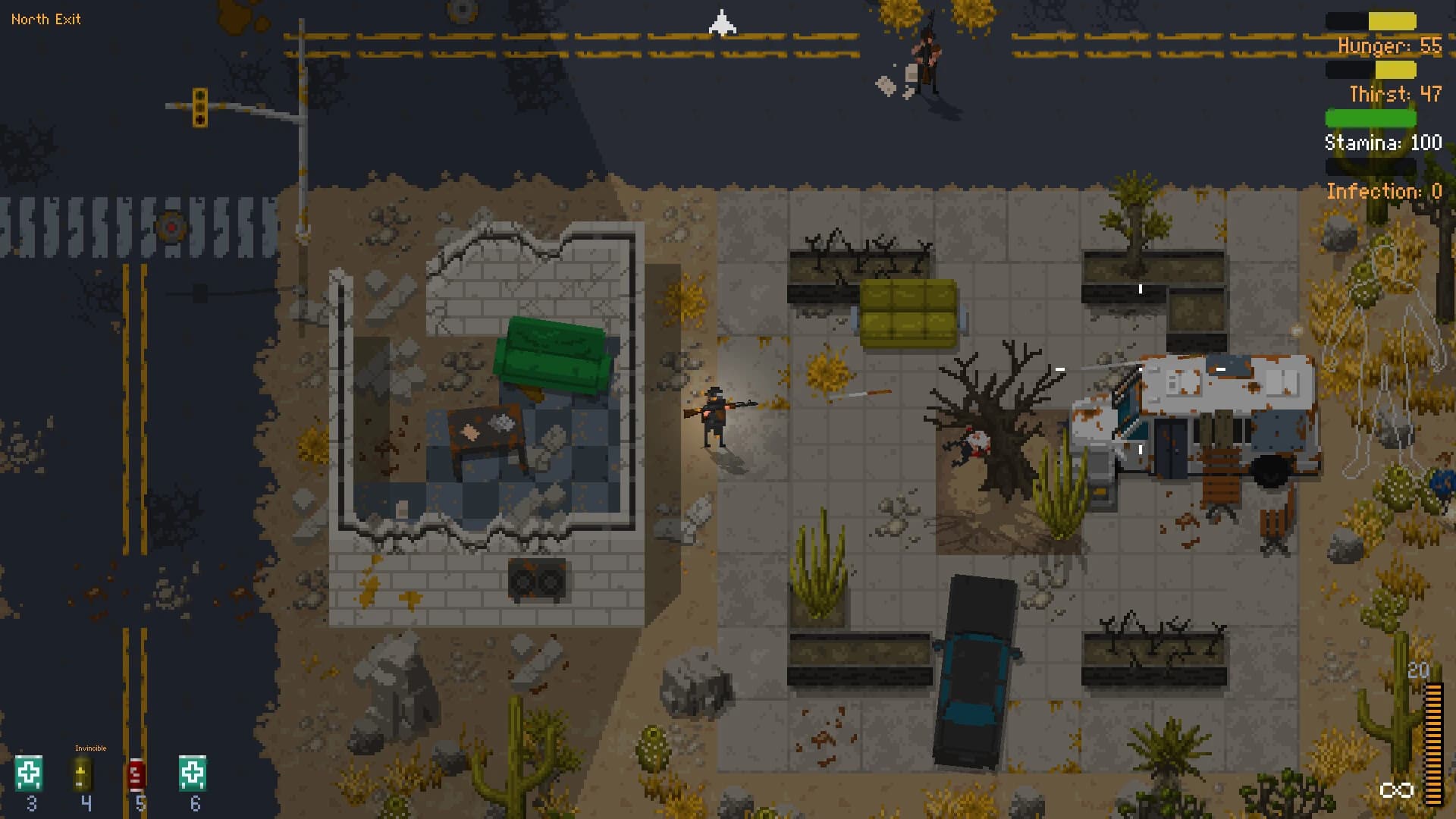Click the yellow couch near the dead tree

point(908,311)
